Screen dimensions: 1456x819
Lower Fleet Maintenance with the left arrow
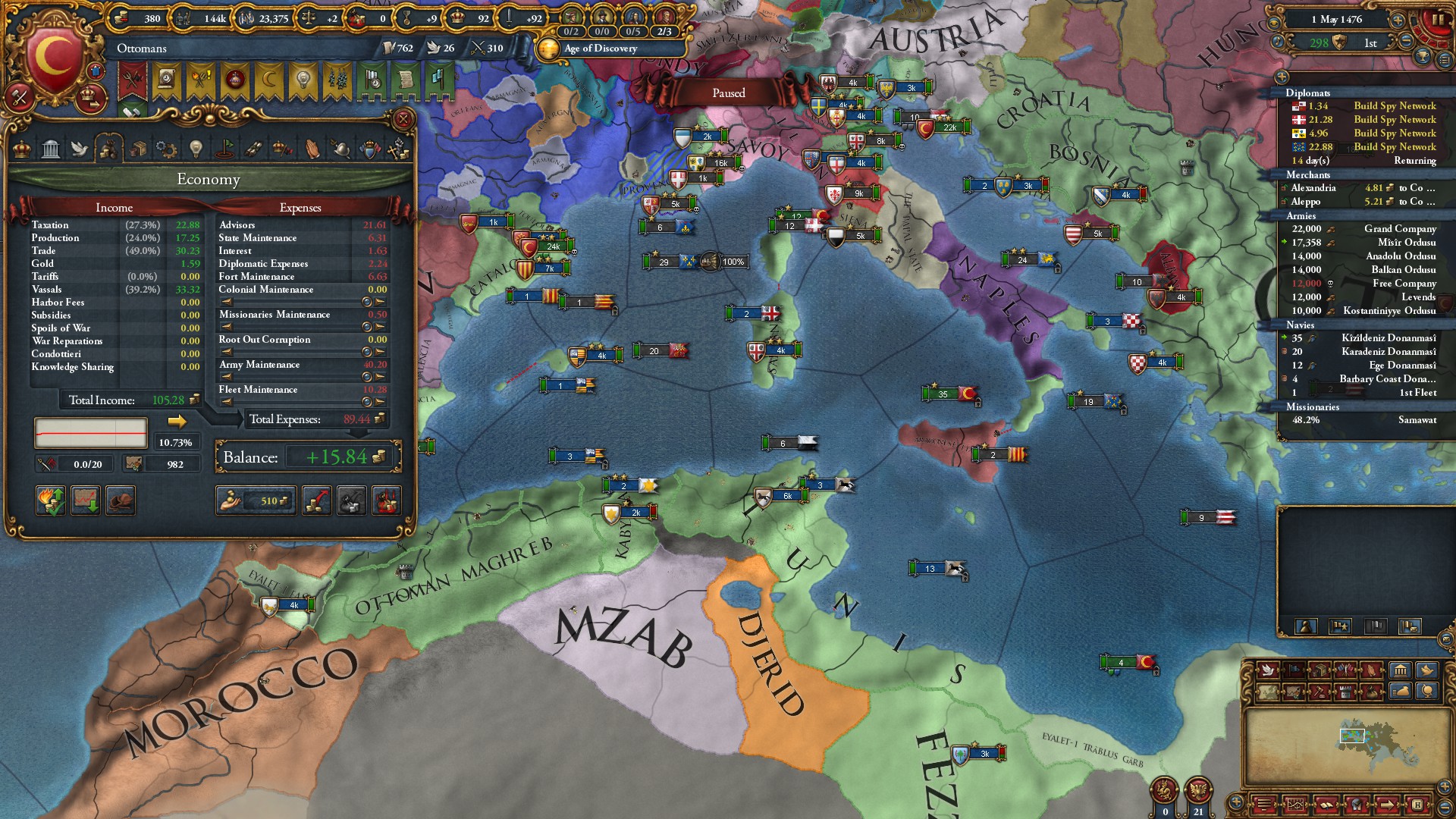(367, 402)
